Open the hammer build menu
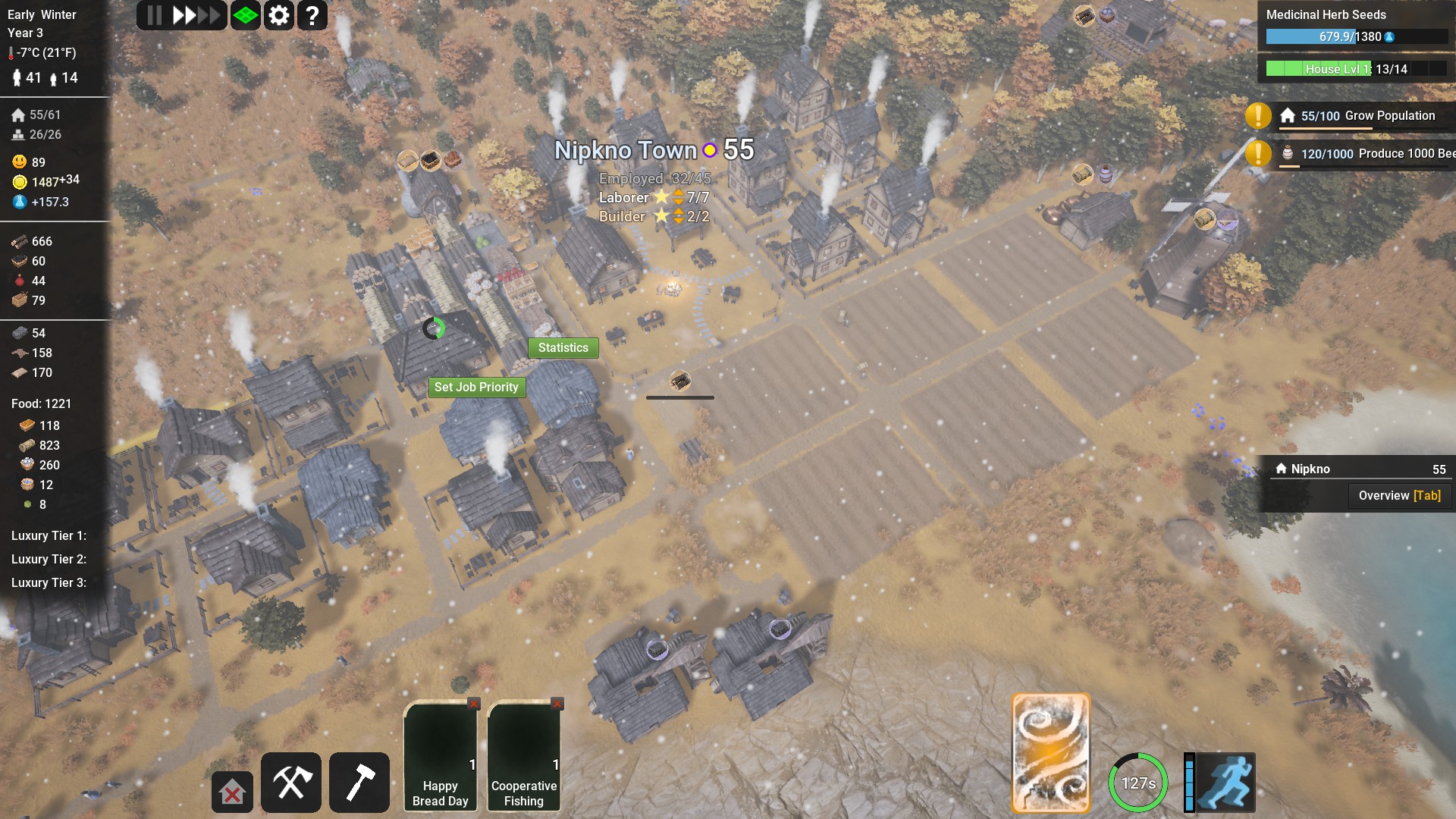This screenshot has width=1456, height=819. [x=359, y=783]
